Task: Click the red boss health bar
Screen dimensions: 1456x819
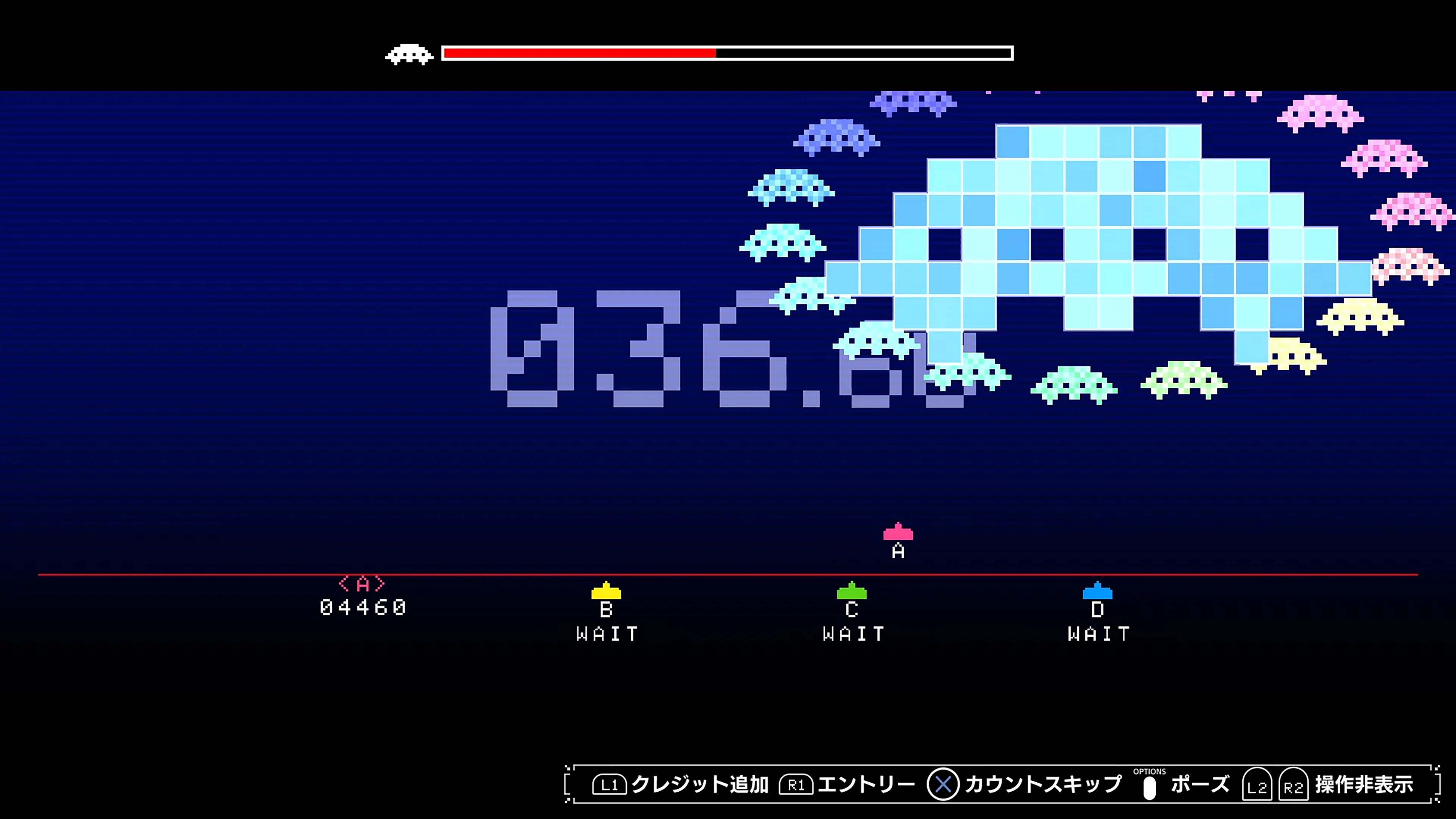Action: coord(579,55)
